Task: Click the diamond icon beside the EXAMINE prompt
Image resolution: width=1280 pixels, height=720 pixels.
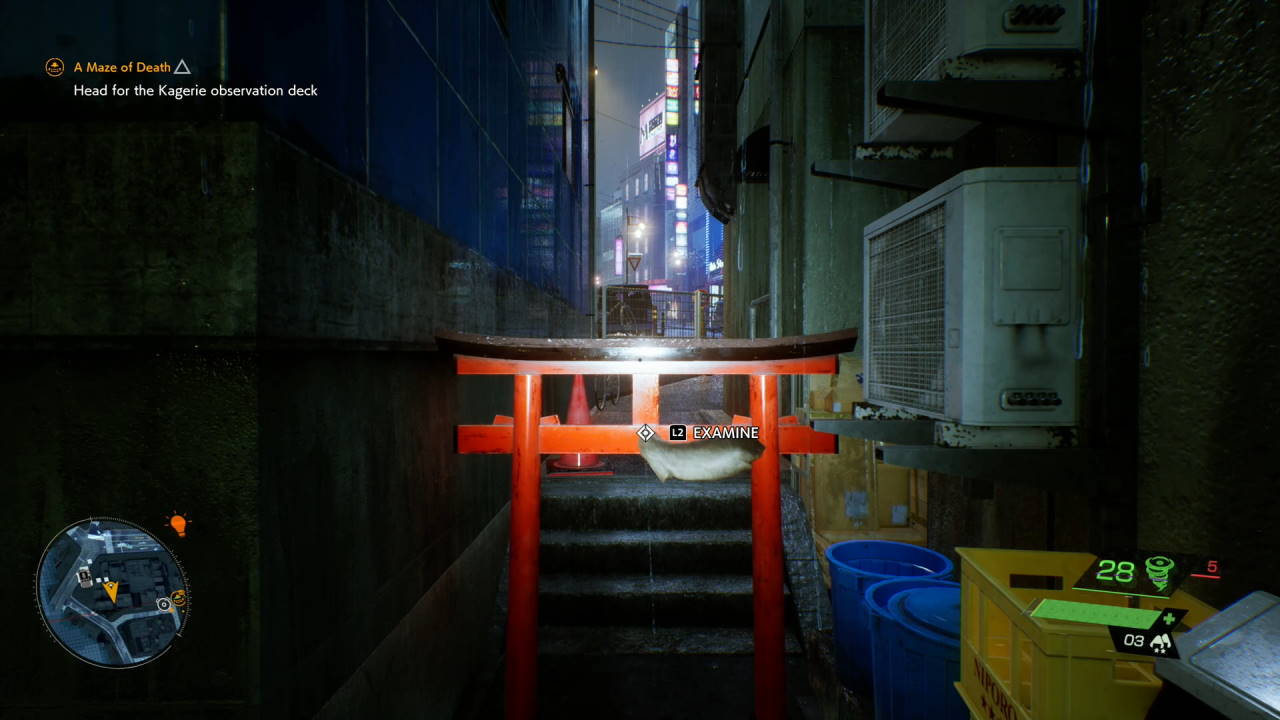Action: pyautogui.click(x=646, y=433)
